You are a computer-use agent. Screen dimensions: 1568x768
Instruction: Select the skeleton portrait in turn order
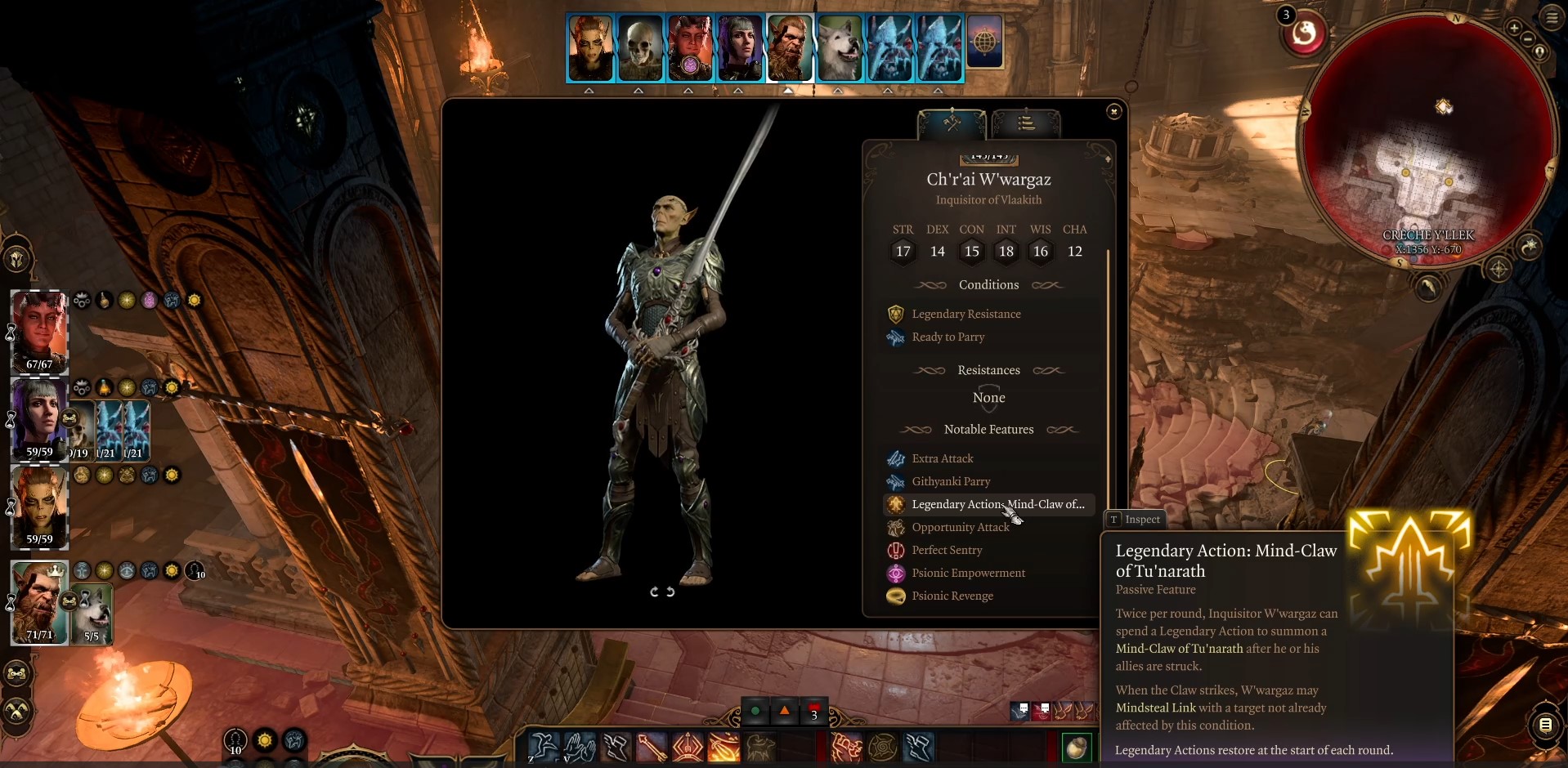[x=640, y=48]
